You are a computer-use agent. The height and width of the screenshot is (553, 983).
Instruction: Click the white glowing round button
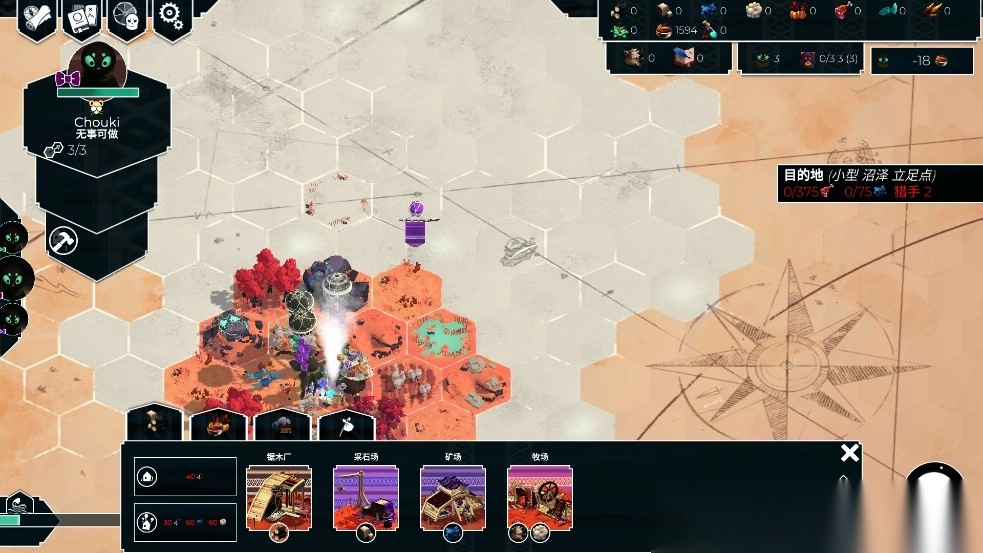[x=935, y=495]
